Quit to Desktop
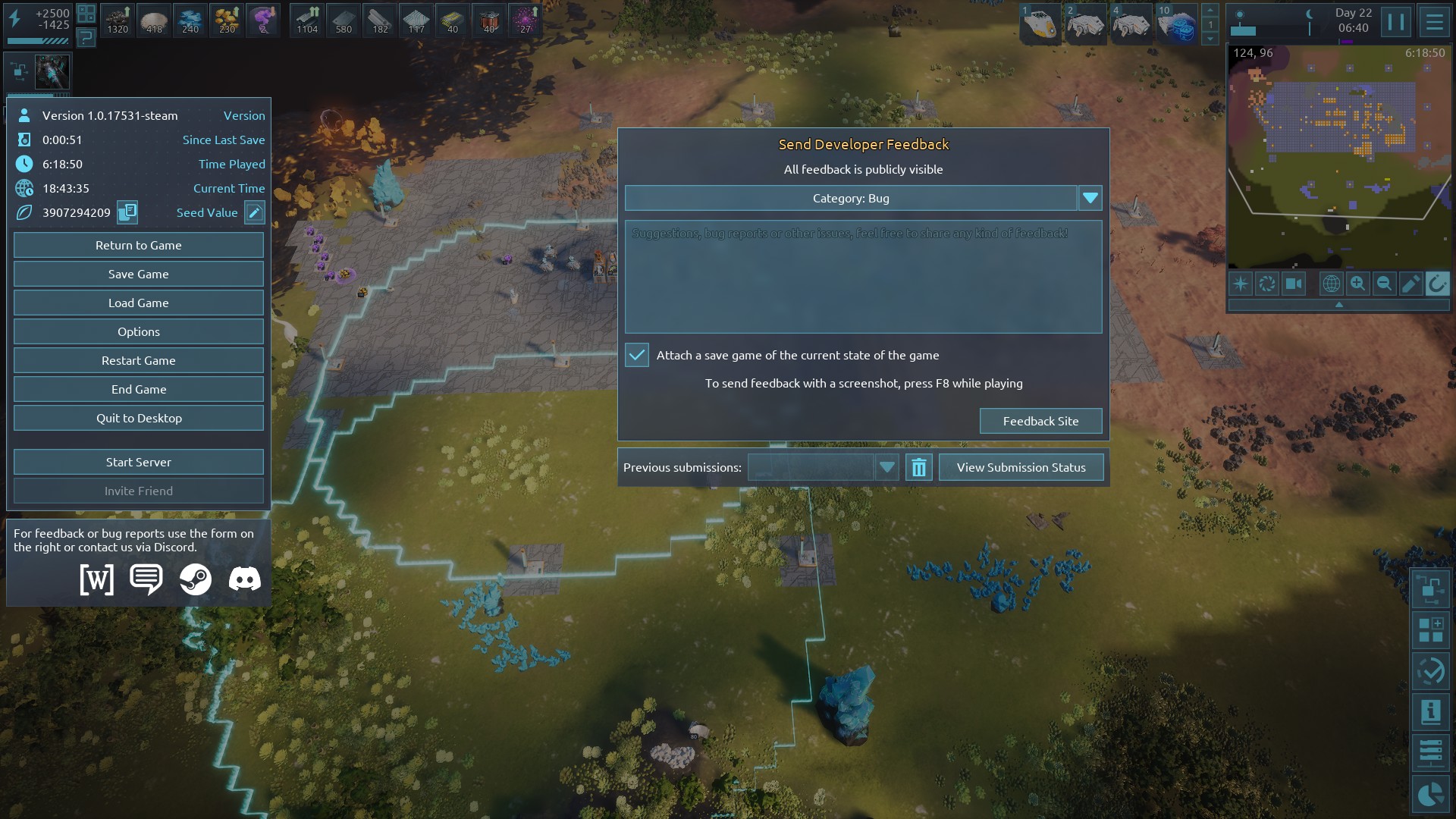Viewport: 1456px width, 819px height. 138,418
